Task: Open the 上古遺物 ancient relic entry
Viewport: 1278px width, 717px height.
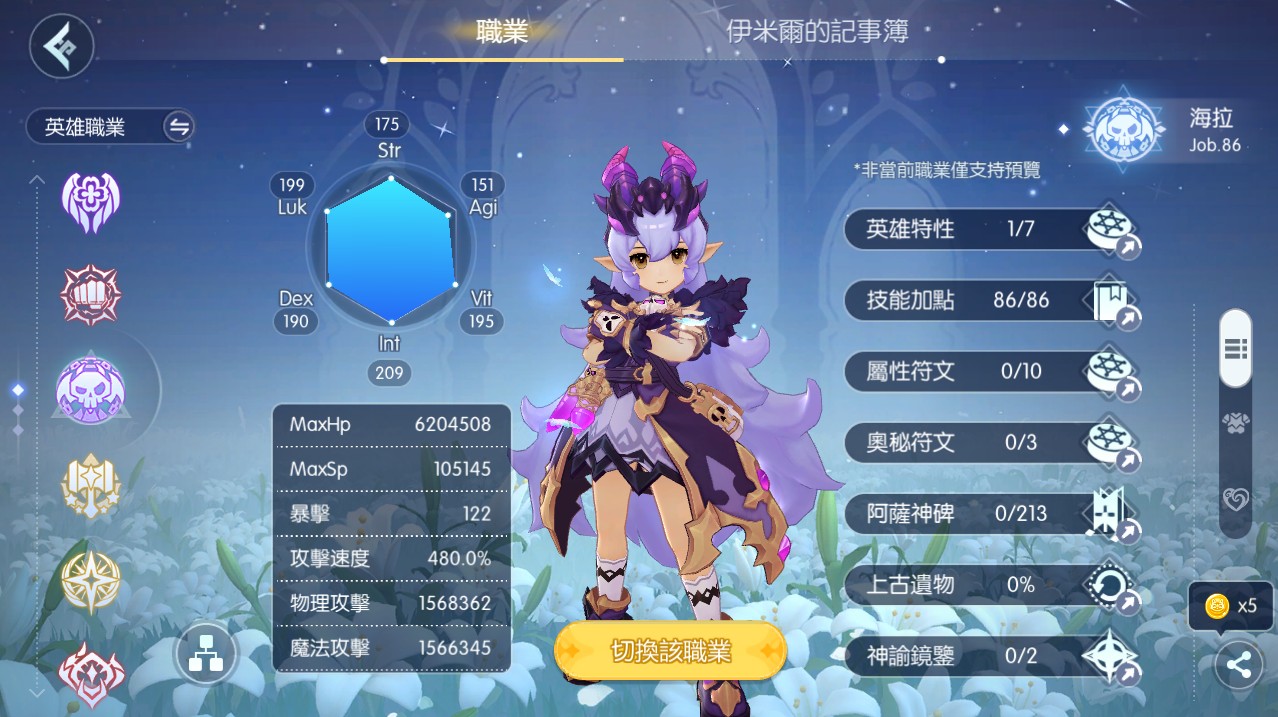Action: (x=990, y=585)
